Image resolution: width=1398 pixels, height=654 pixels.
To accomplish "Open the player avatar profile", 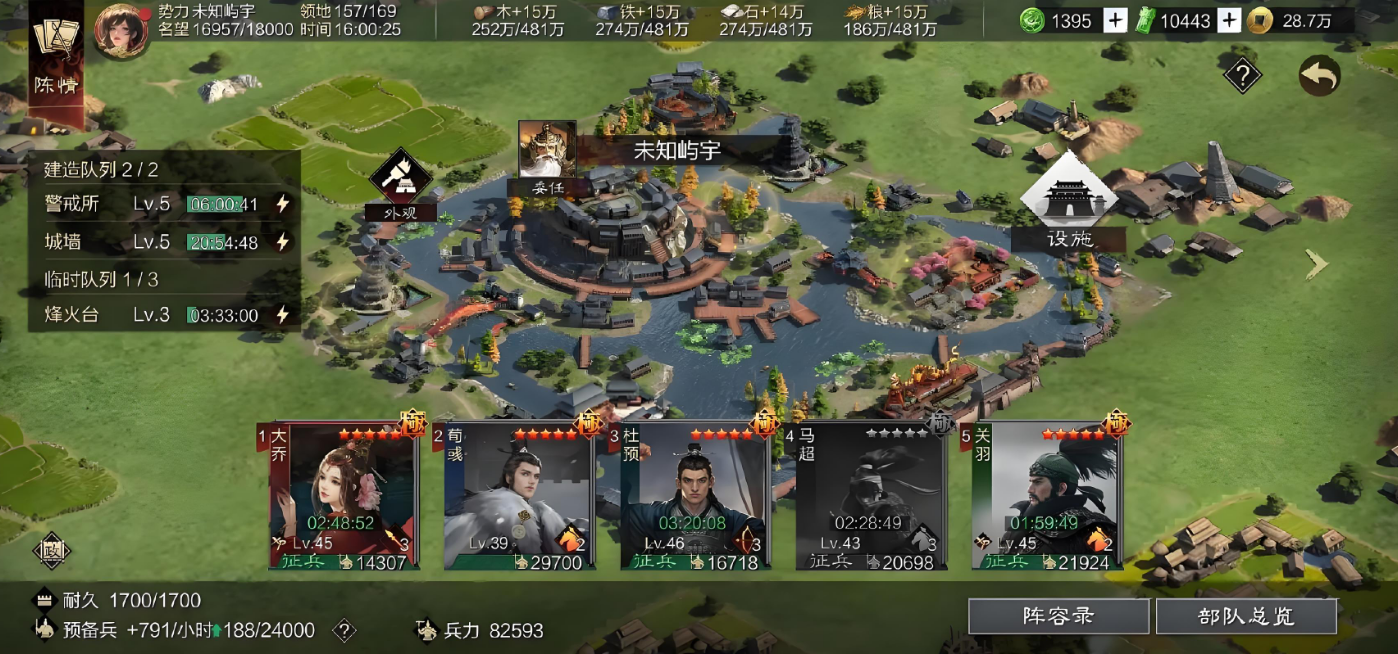I will [x=121, y=30].
